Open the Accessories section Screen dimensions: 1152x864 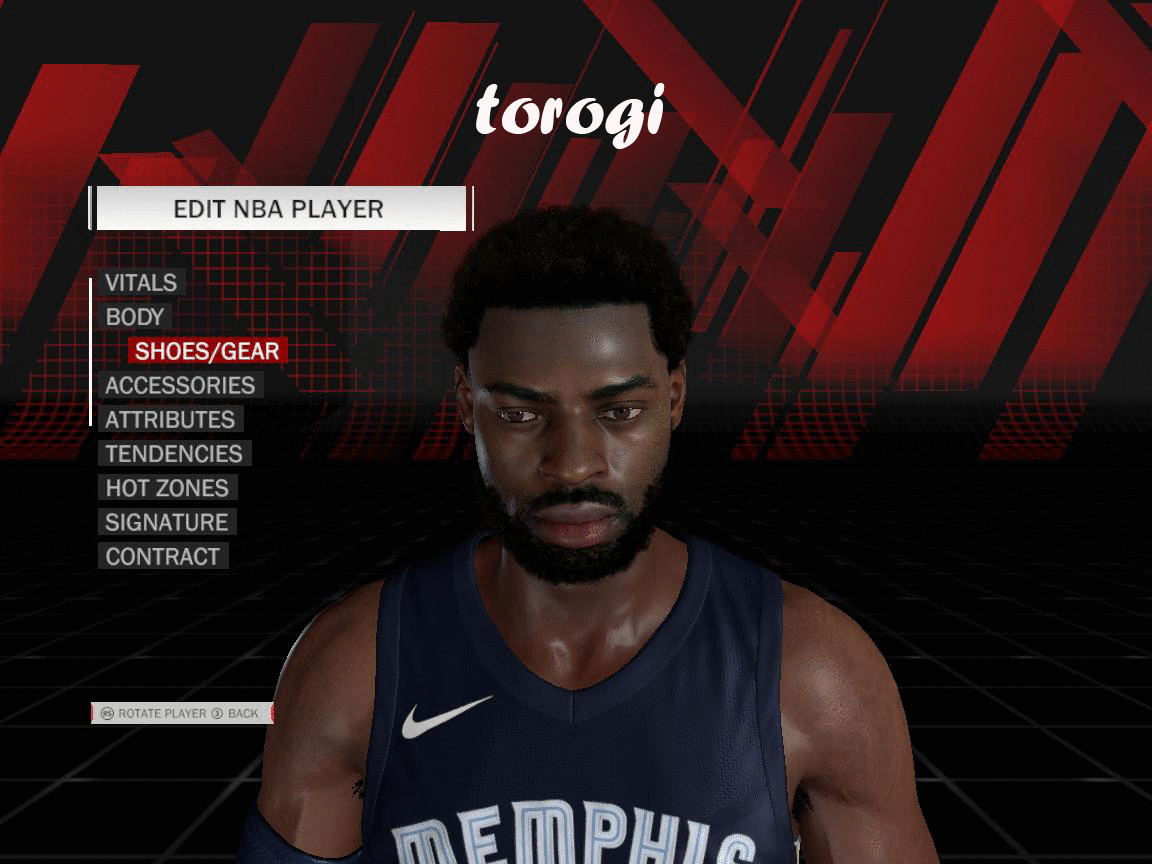(180, 385)
